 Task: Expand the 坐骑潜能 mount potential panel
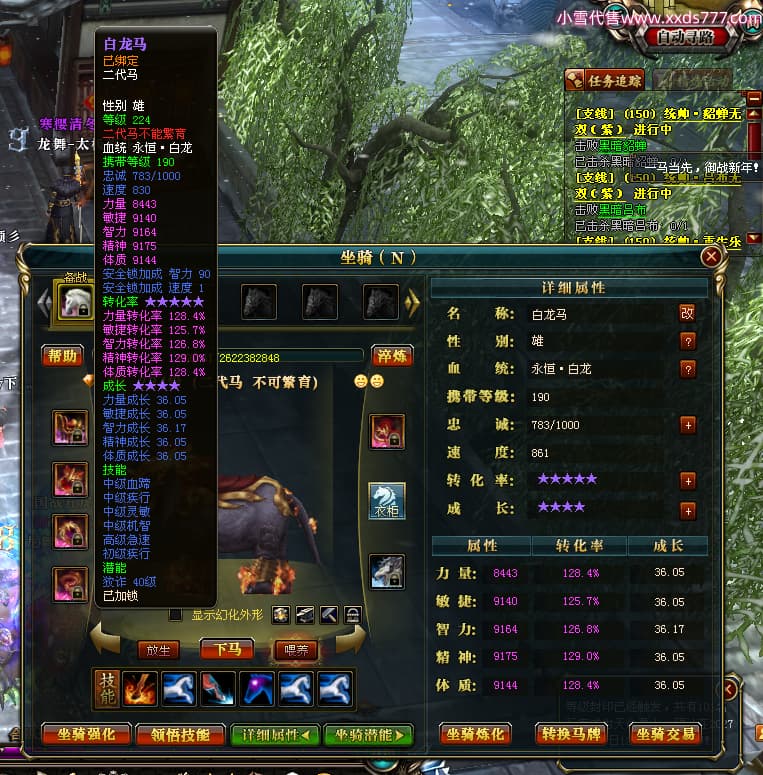tap(368, 735)
